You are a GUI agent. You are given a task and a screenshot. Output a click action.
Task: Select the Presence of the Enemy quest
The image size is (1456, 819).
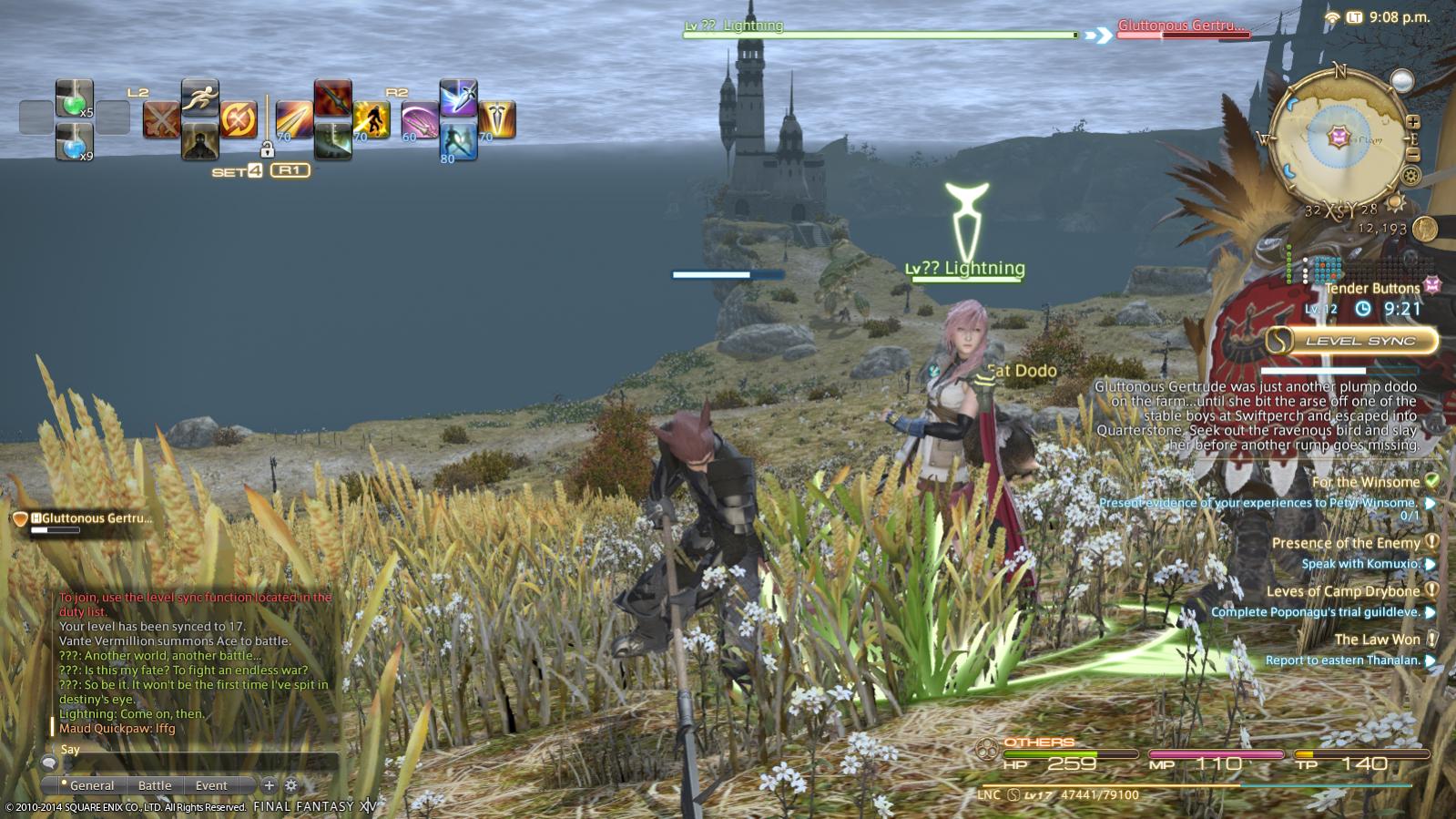pyautogui.click(x=1345, y=543)
